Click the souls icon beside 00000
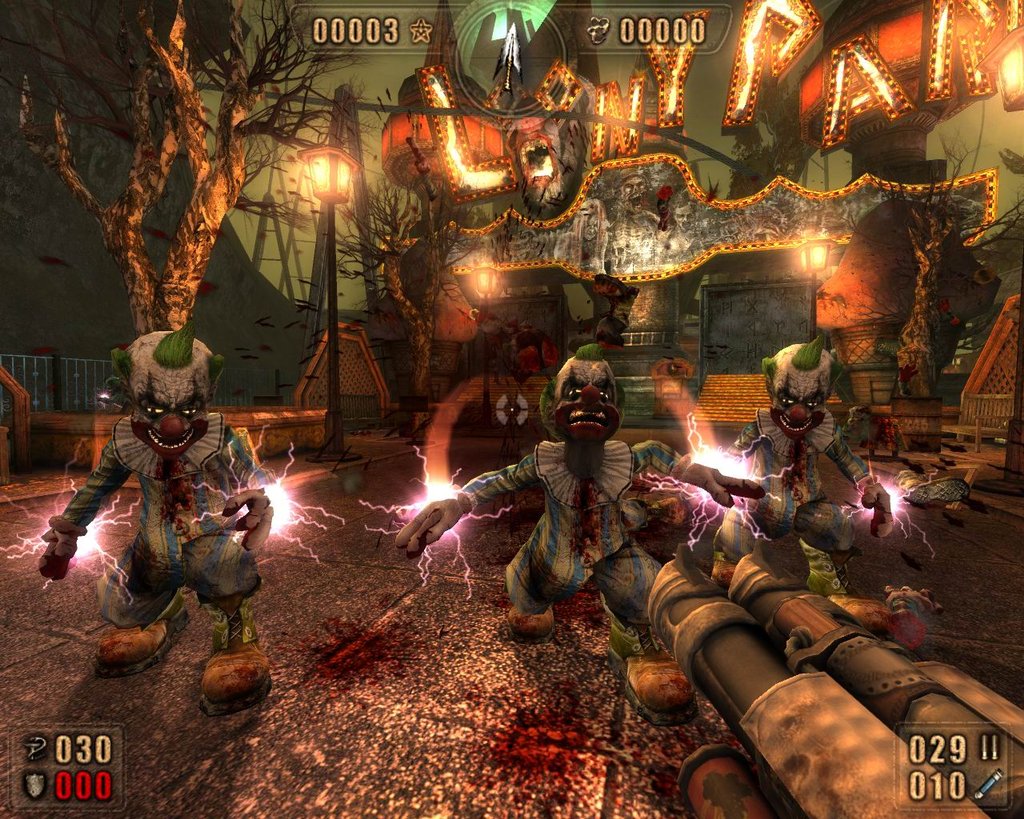 [600, 31]
